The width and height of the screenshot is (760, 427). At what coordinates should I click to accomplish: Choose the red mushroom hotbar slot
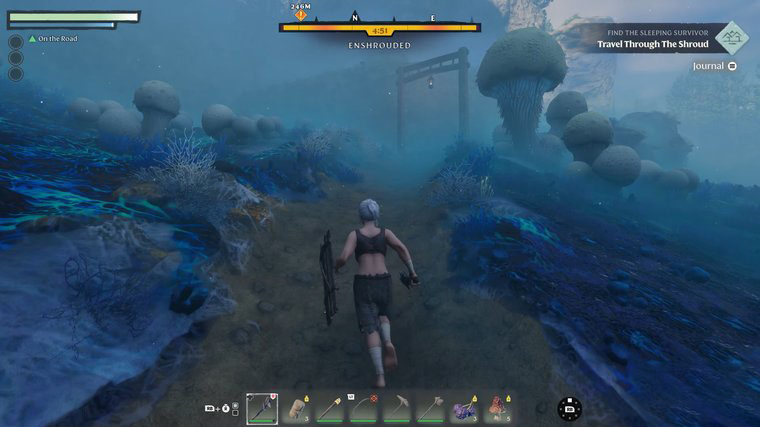498,408
